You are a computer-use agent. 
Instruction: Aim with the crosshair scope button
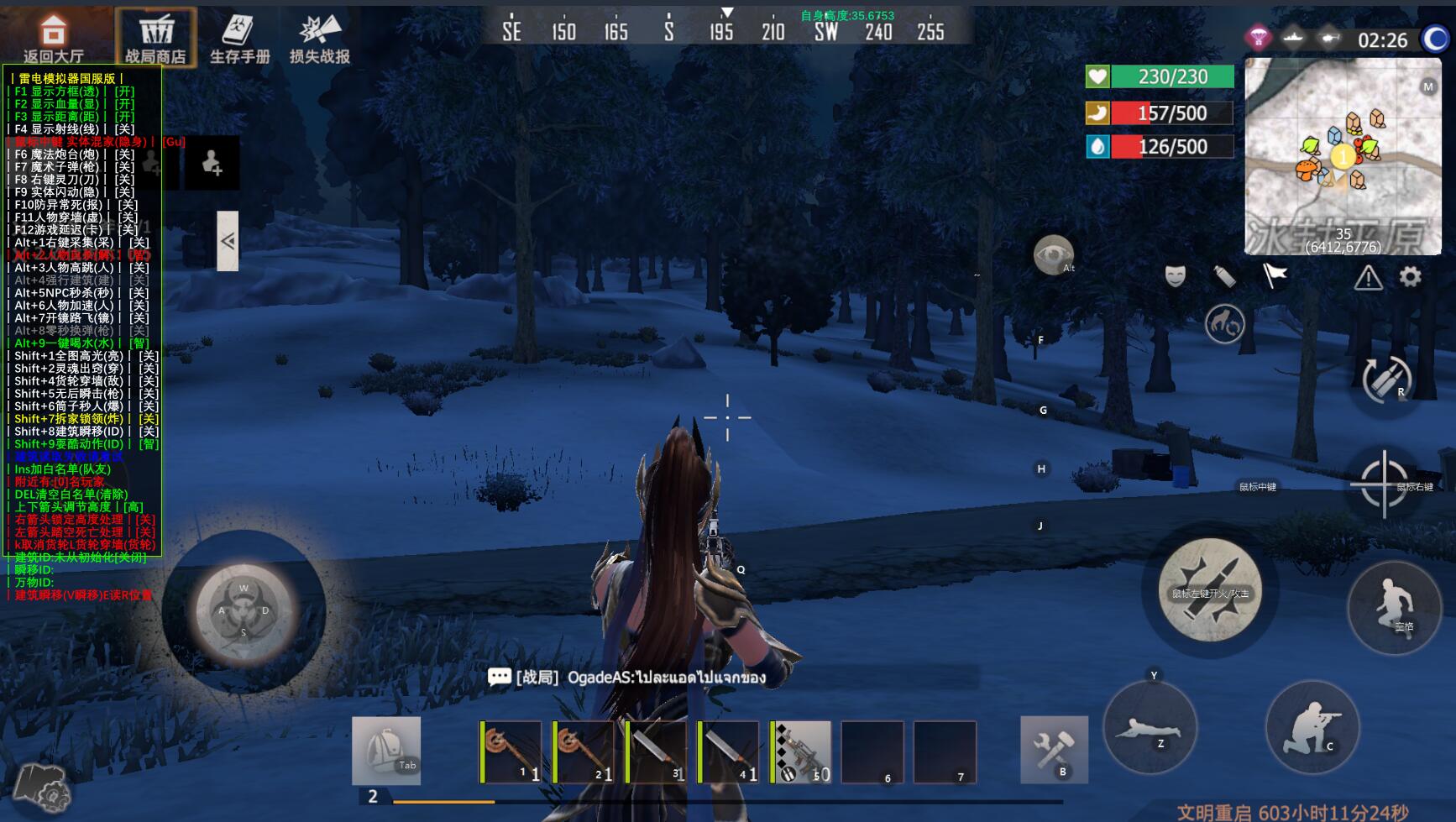tap(1384, 484)
